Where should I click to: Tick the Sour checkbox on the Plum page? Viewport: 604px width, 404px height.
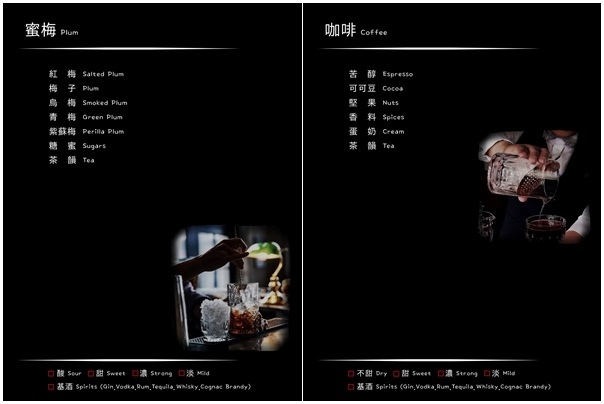(x=52, y=373)
